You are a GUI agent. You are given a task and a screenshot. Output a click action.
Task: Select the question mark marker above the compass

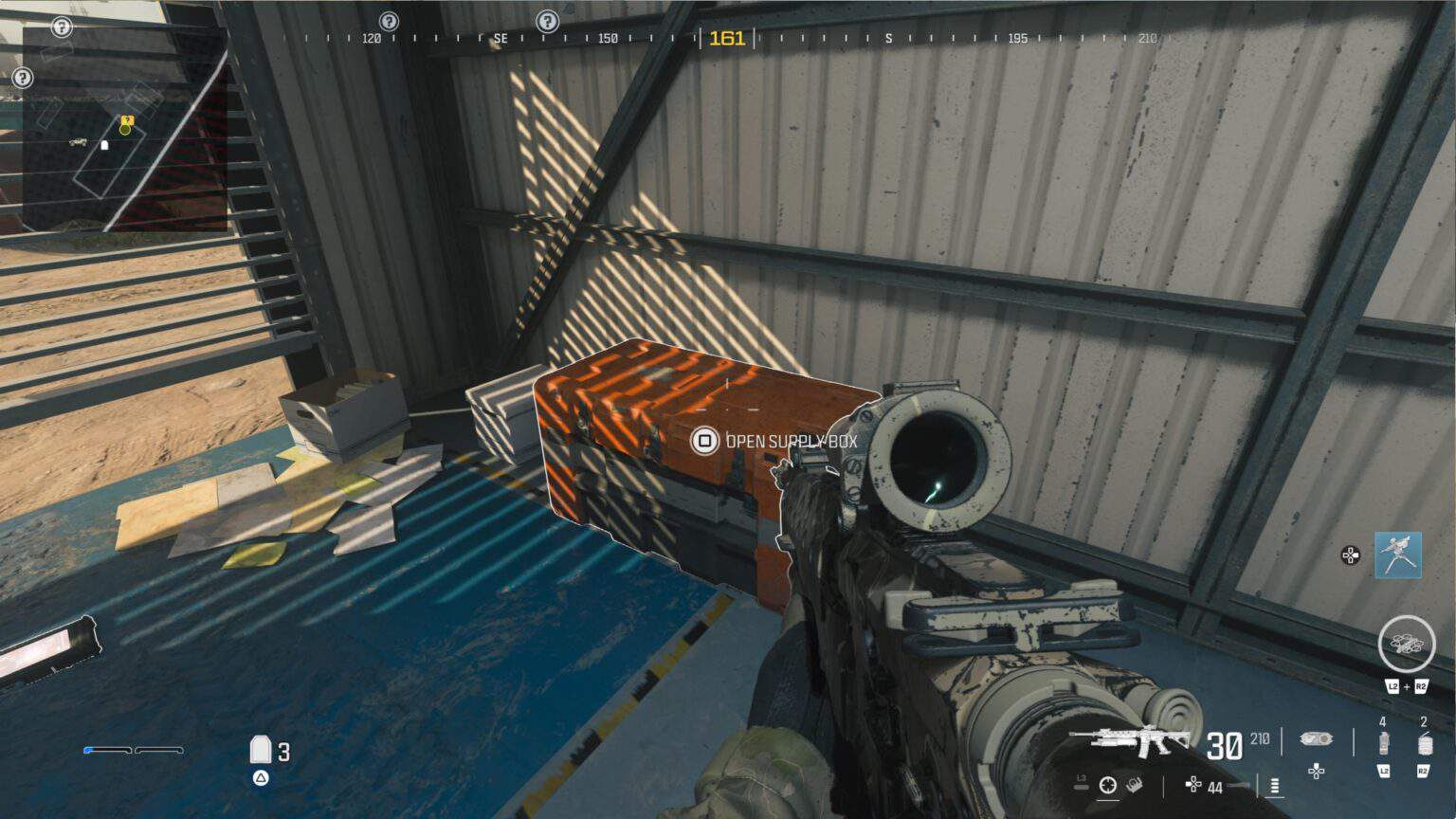tap(548, 21)
